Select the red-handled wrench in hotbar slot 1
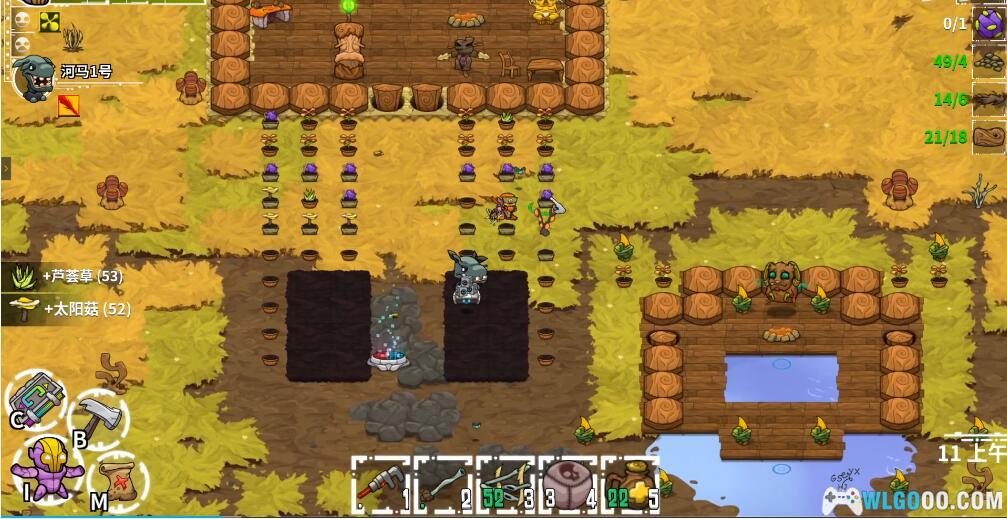 point(381,486)
